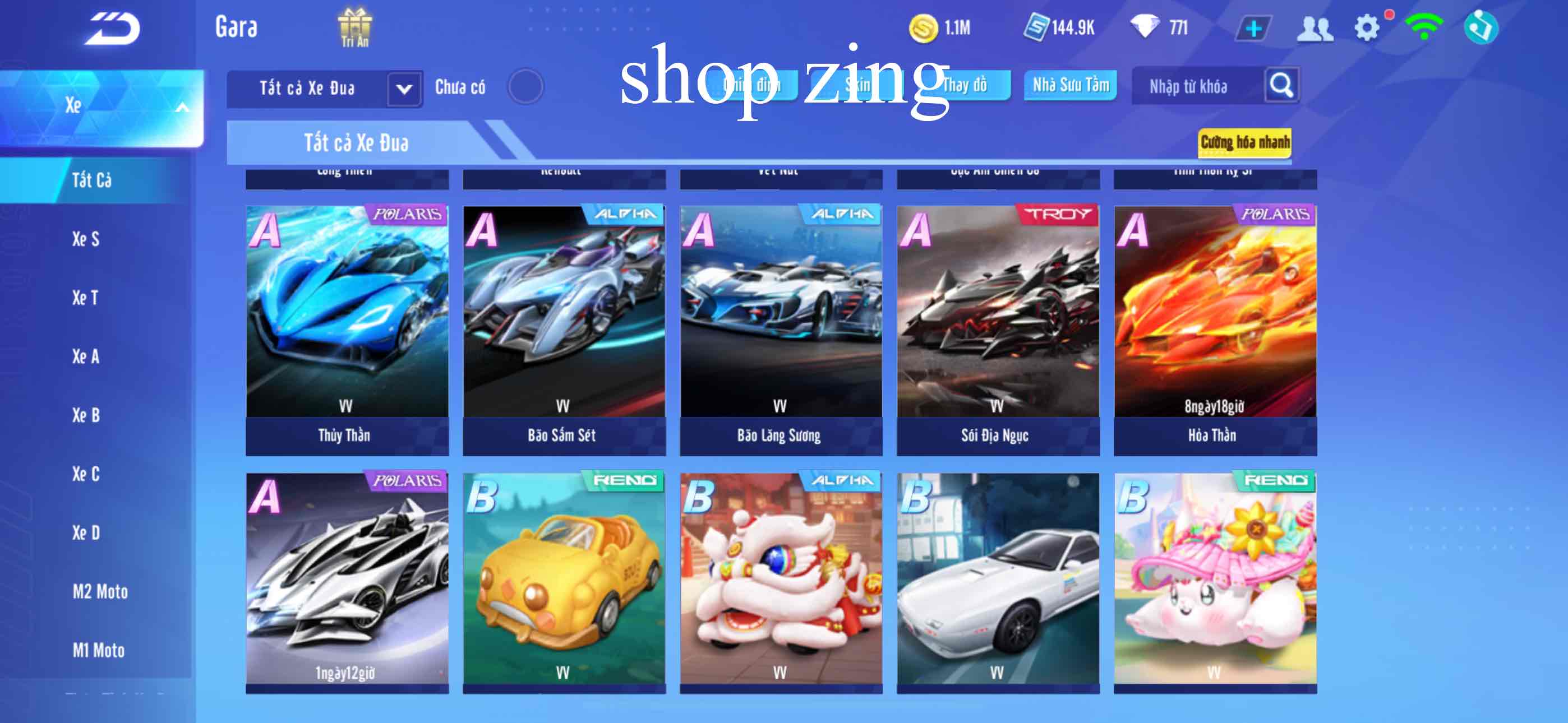Select the Hỏa Thần flaming car
This screenshot has width=1568, height=723.
1215,329
